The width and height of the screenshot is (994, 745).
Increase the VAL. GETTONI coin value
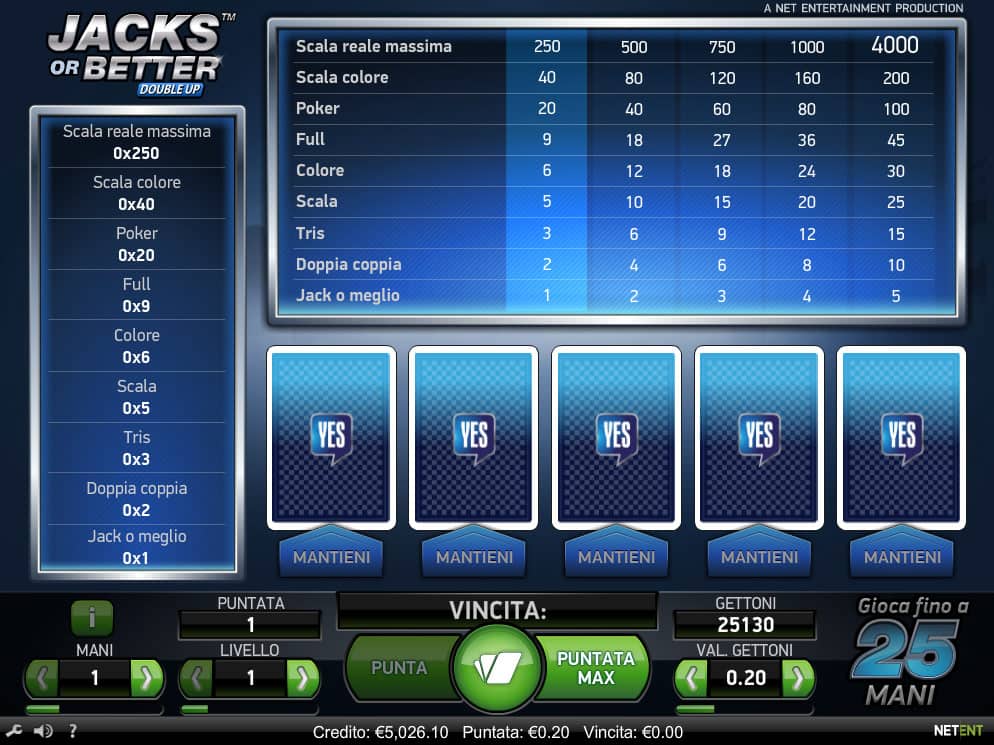(797, 678)
